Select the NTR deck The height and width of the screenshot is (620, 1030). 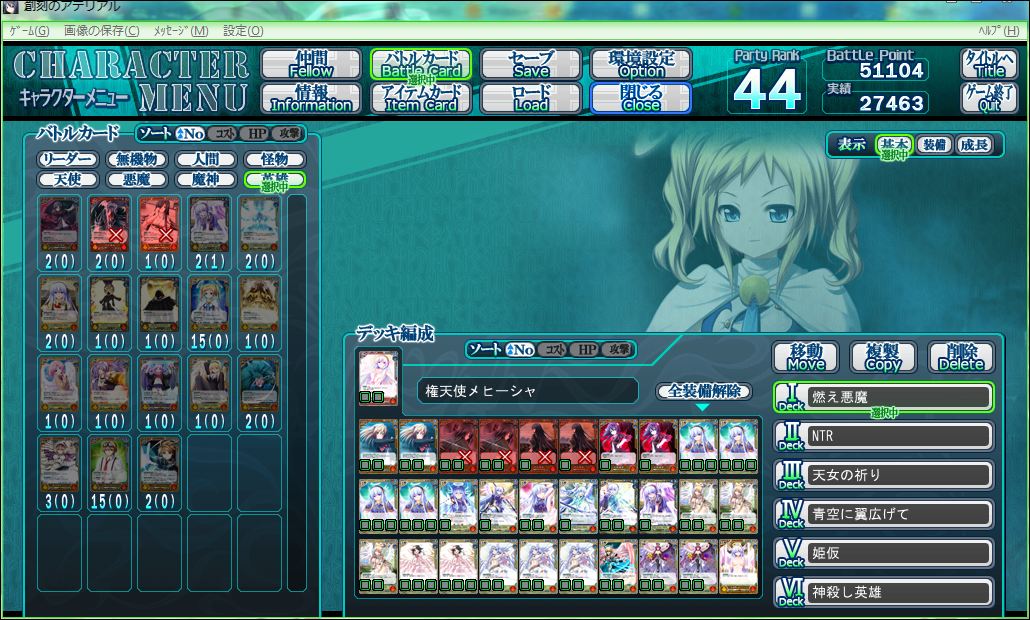coord(899,436)
